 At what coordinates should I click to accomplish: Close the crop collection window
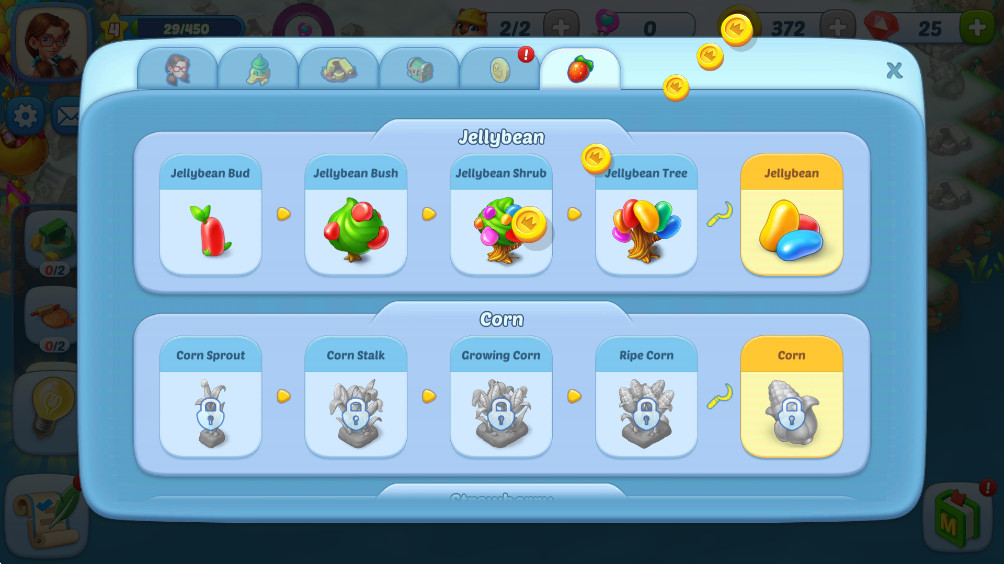894,70
